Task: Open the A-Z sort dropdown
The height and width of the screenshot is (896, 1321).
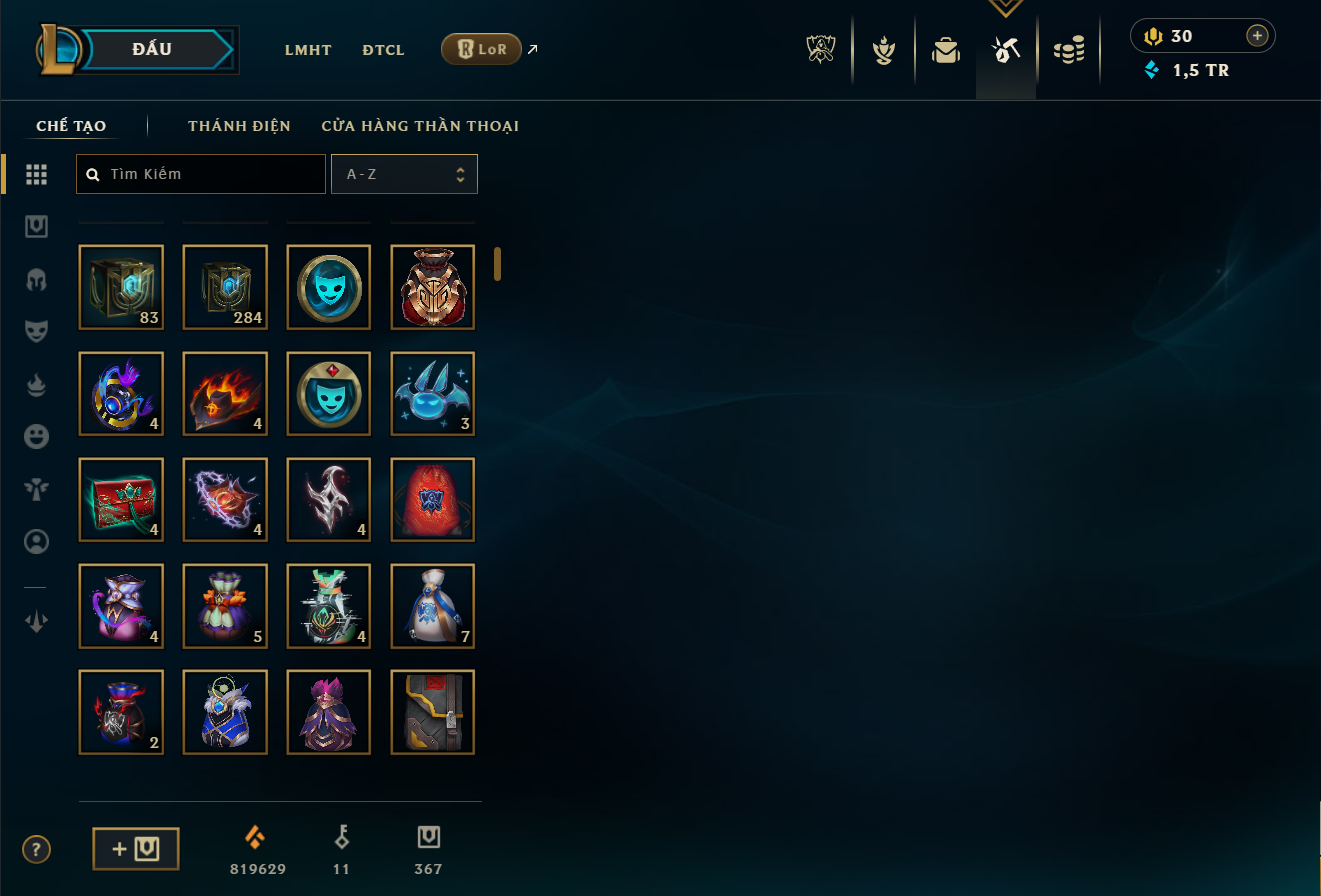Action: pos(404,174)
